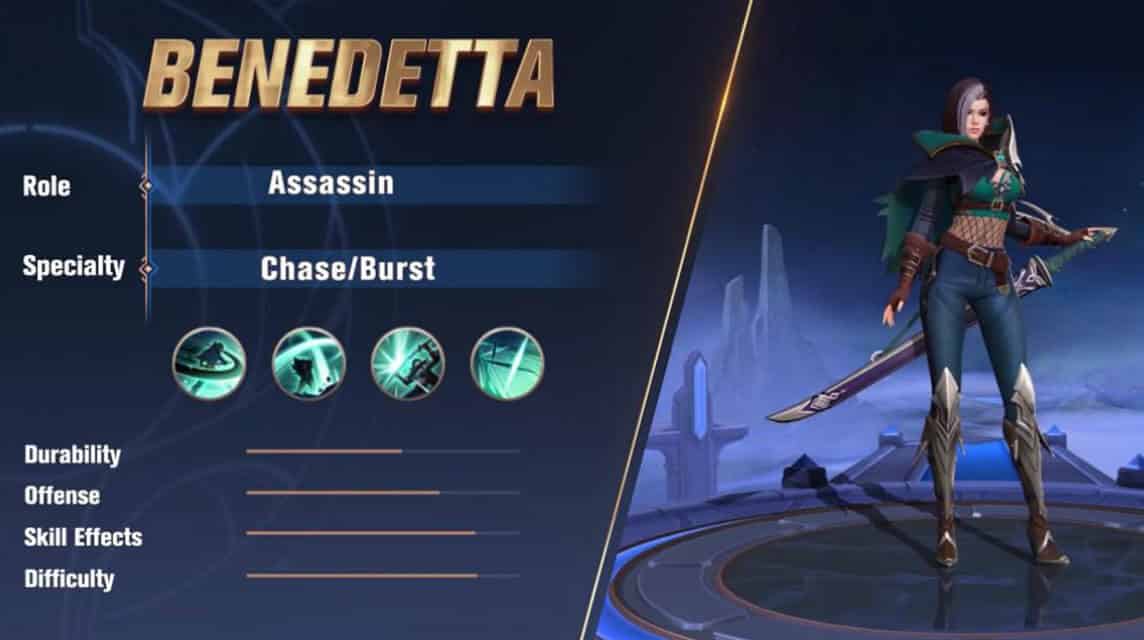1144x640 pixels.
Task: Select the skill icon of a crouching figure inside a swirling ring
Action: pos(209,364)
